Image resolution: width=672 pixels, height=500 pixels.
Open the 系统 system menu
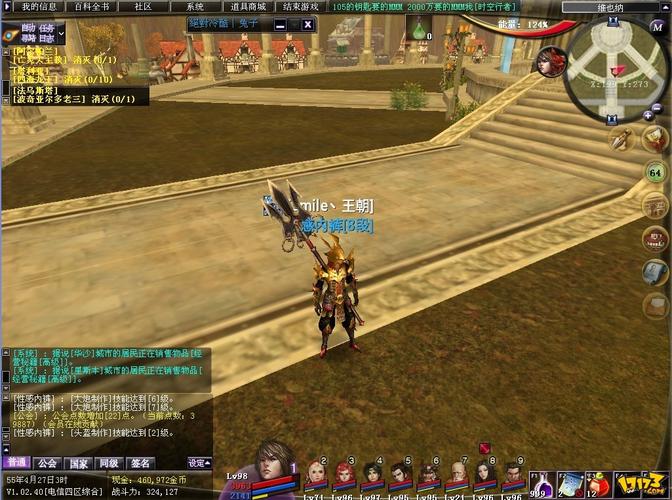[195, 6]
